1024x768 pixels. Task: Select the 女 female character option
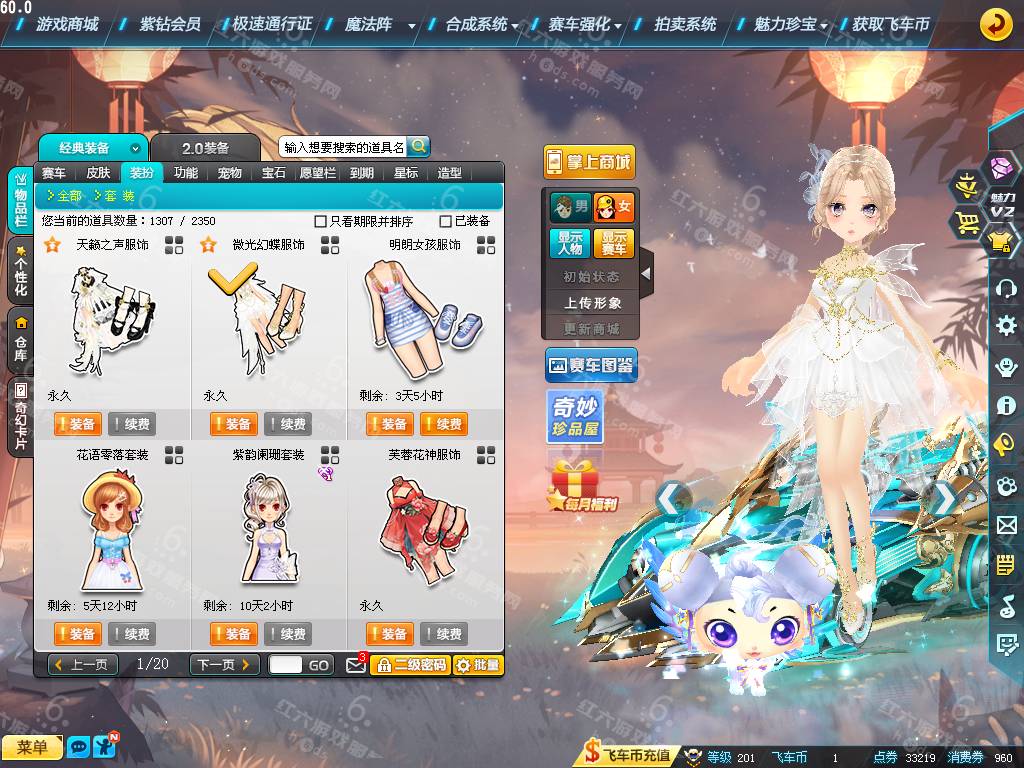pos(614,208)
